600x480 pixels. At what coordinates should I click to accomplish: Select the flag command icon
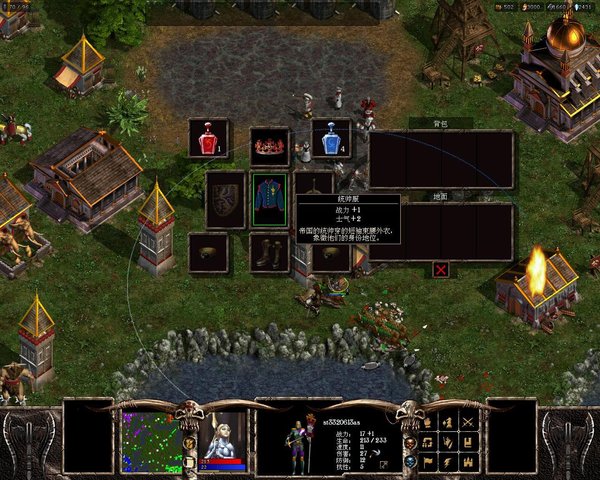pyautogui.click(x=428, y=461)
